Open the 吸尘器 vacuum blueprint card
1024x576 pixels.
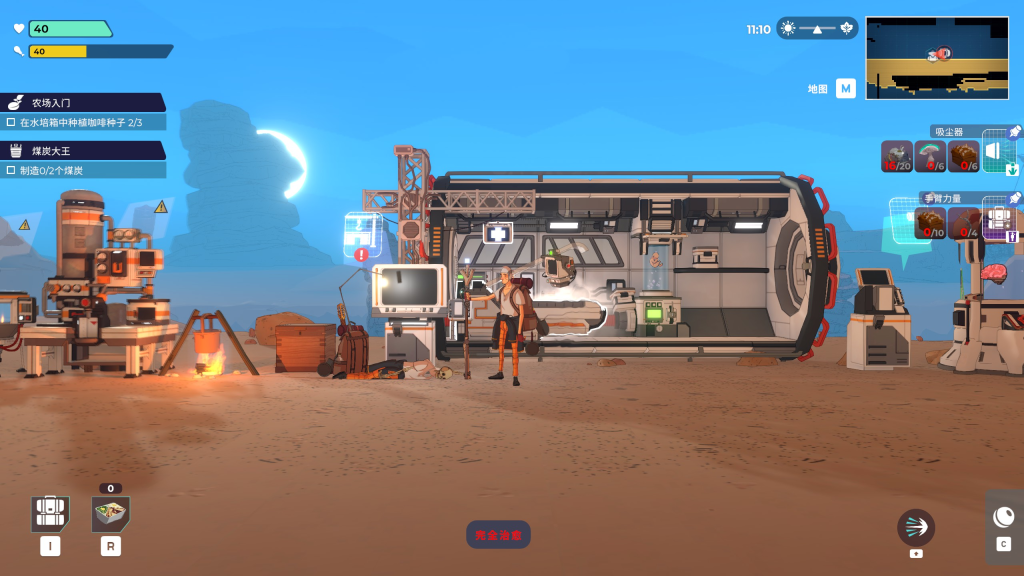(x=999, y=154)
